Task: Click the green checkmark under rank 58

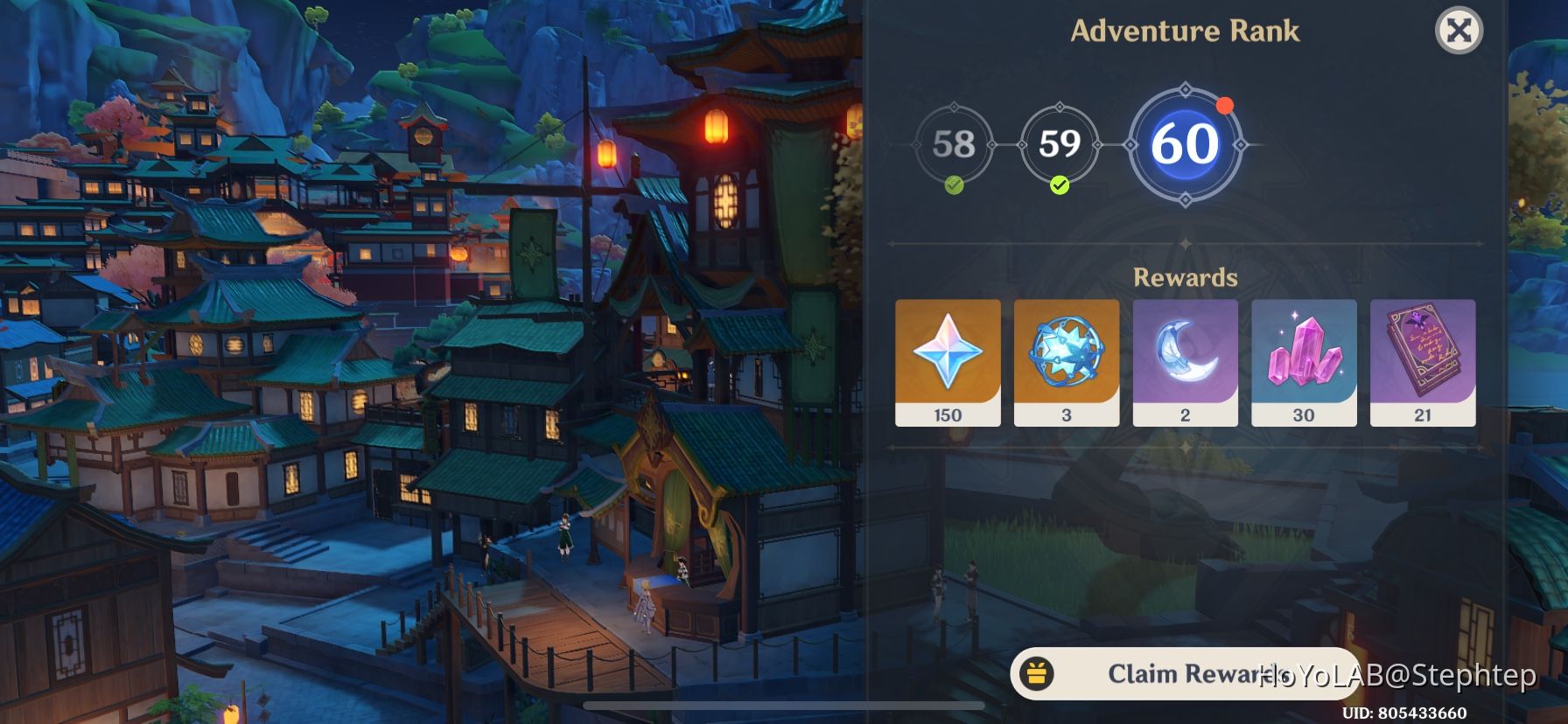Action: pyautogui.click(x=956, y=185)
